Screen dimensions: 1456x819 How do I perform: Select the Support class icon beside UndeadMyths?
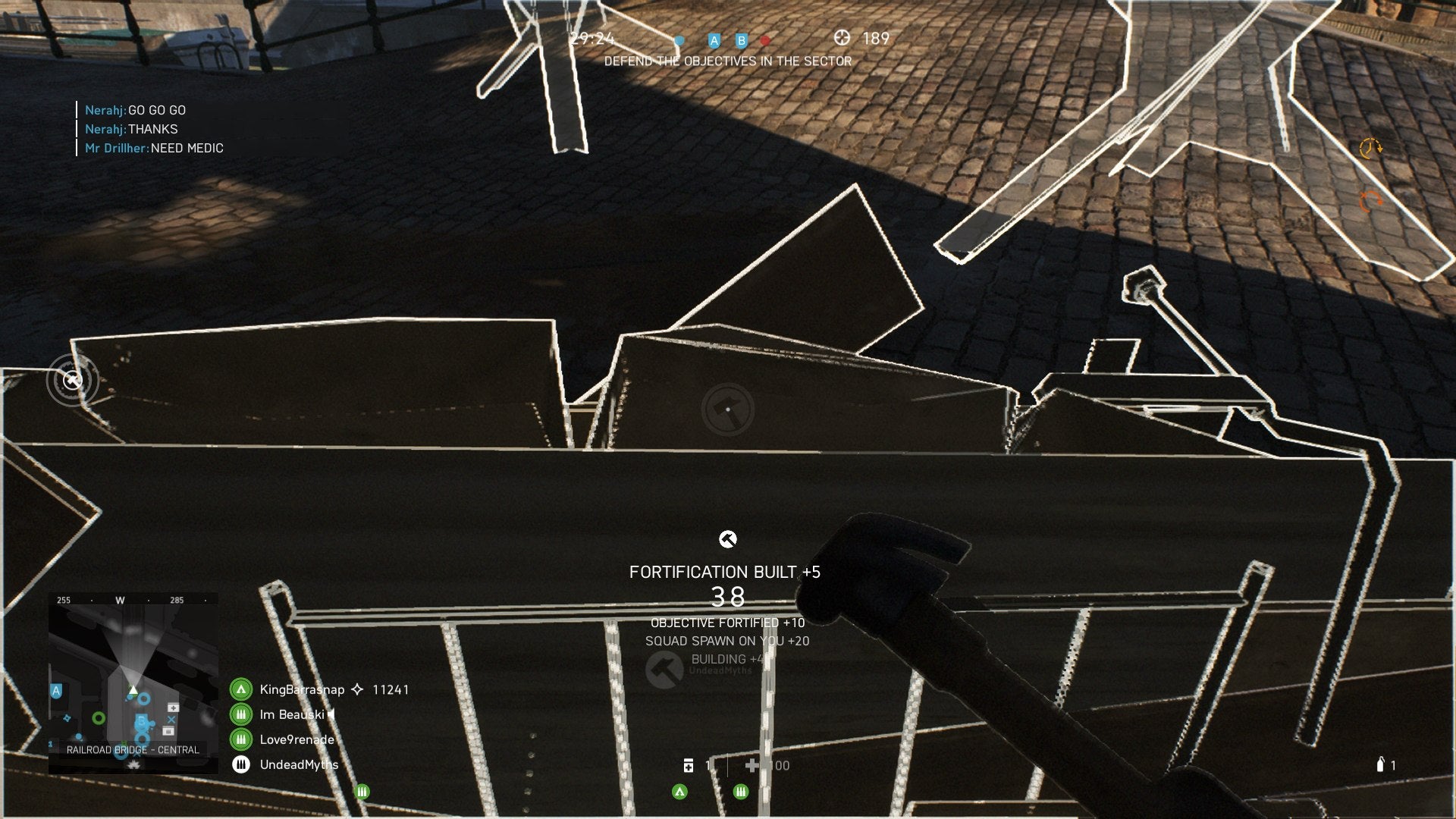[x=240, y=764]
